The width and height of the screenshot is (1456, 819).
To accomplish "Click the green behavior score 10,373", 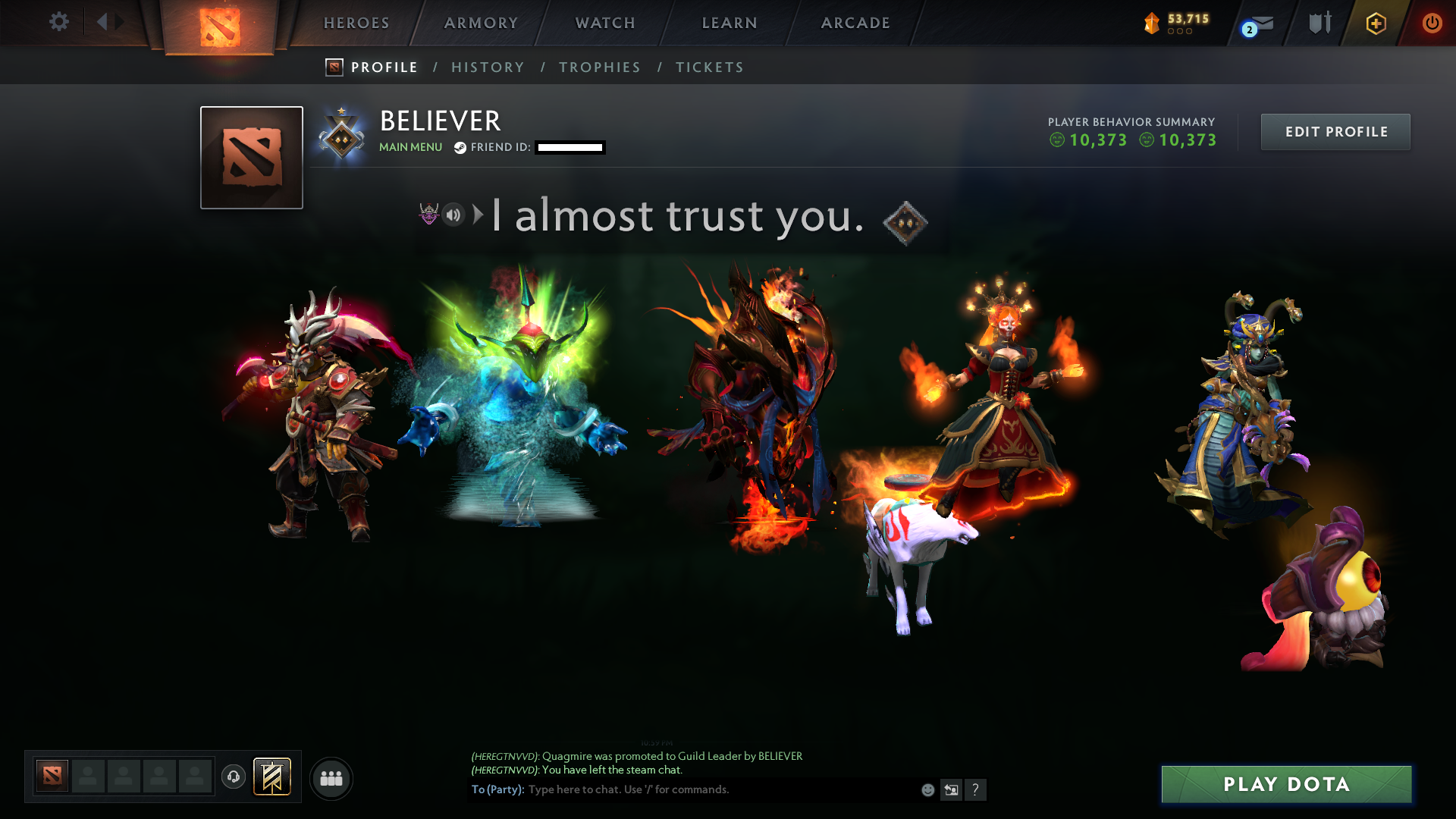I will [x=1099, y=140].
